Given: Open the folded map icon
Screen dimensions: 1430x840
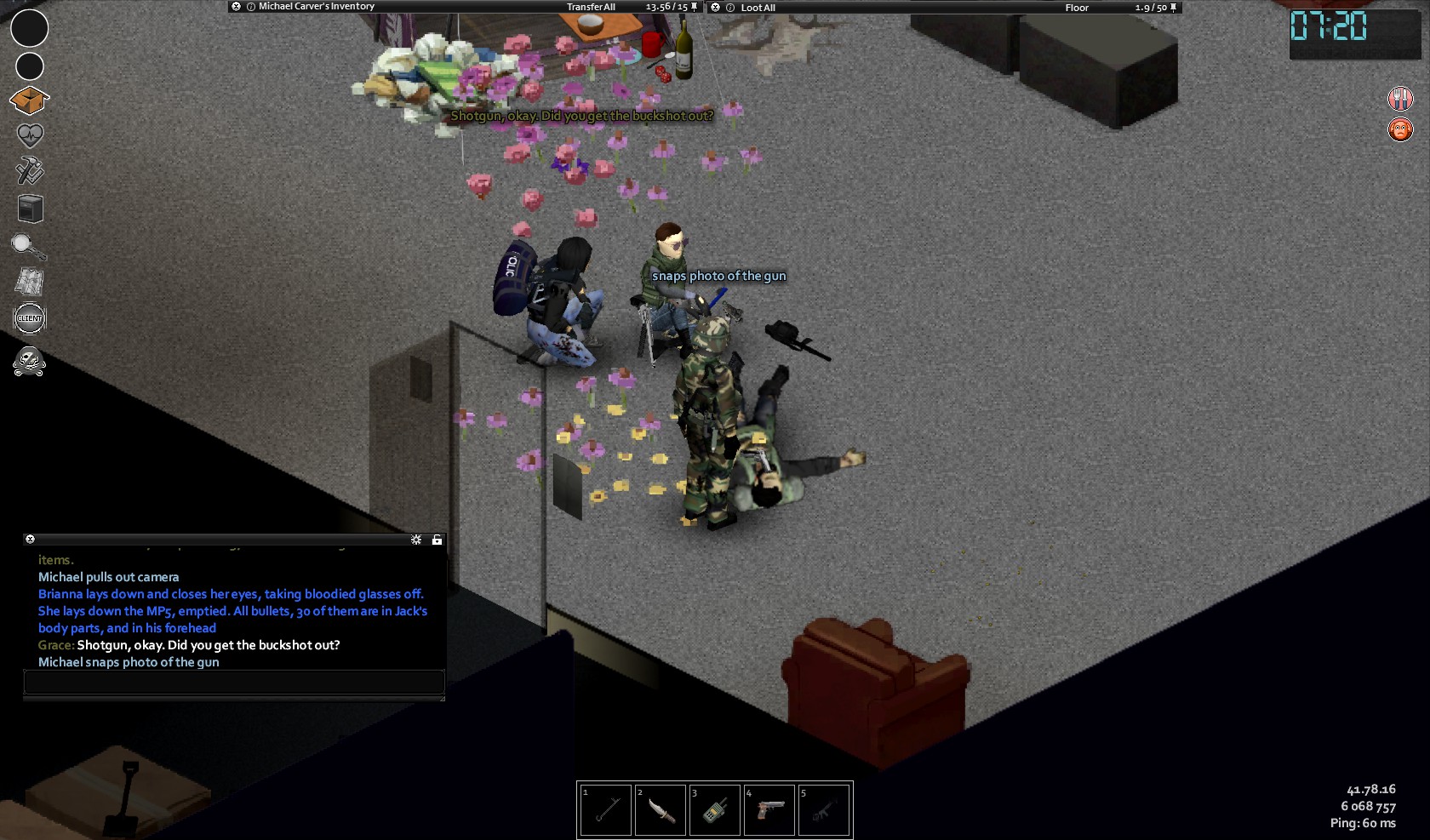Looking at the screenshot, I should [x=30, y=282].
